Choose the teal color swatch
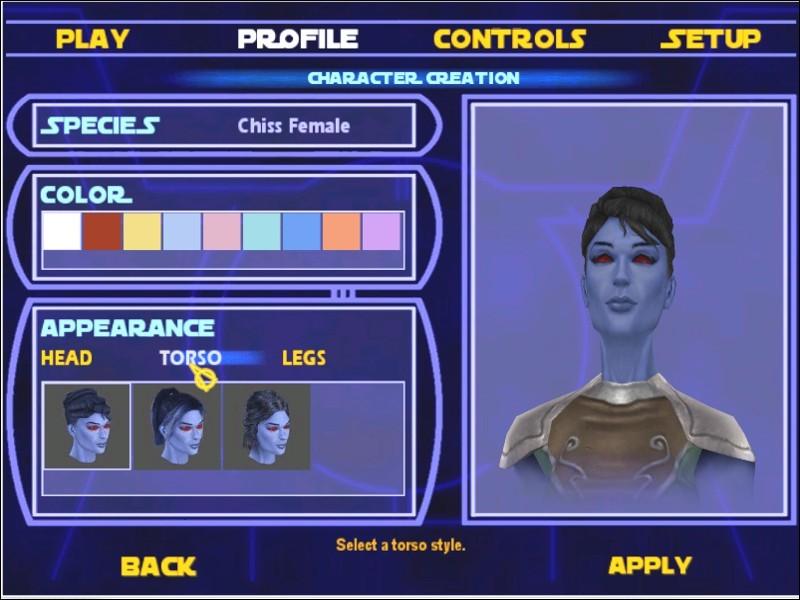 261,231
